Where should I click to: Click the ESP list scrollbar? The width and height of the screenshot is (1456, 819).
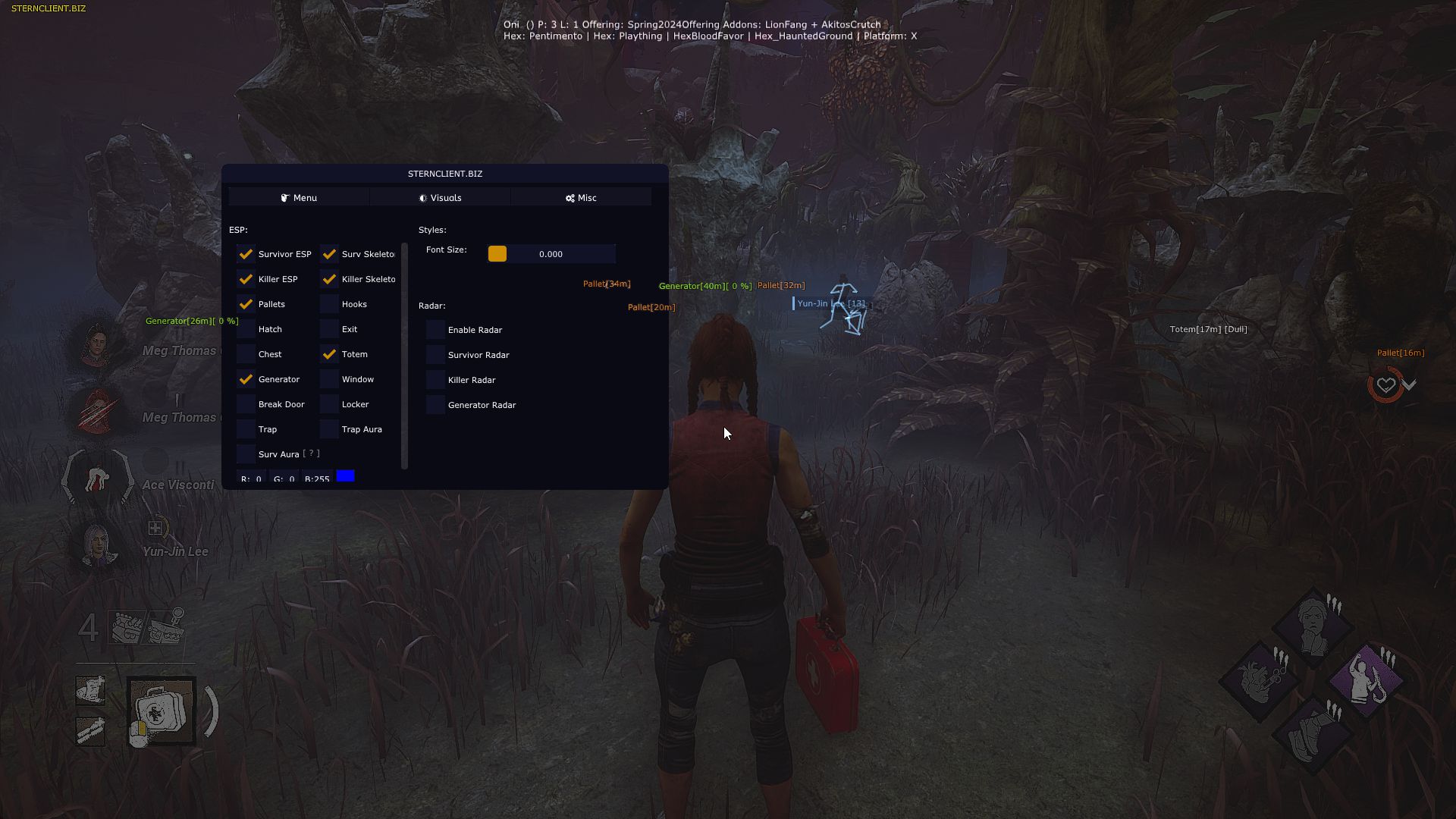[x=404, y=356]
